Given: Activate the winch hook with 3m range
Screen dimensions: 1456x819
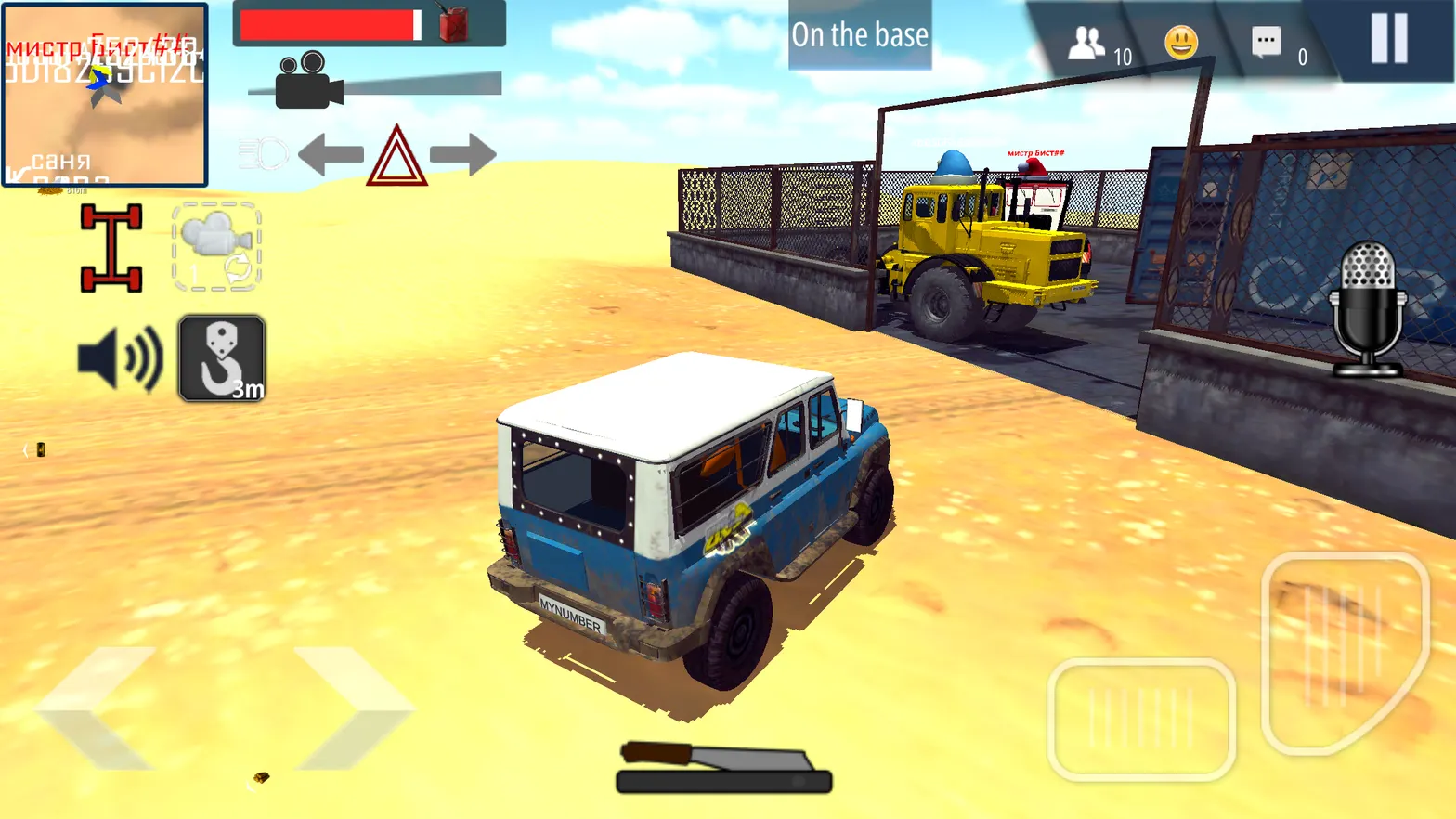Looking at the screenshot, I should point(221,359).
